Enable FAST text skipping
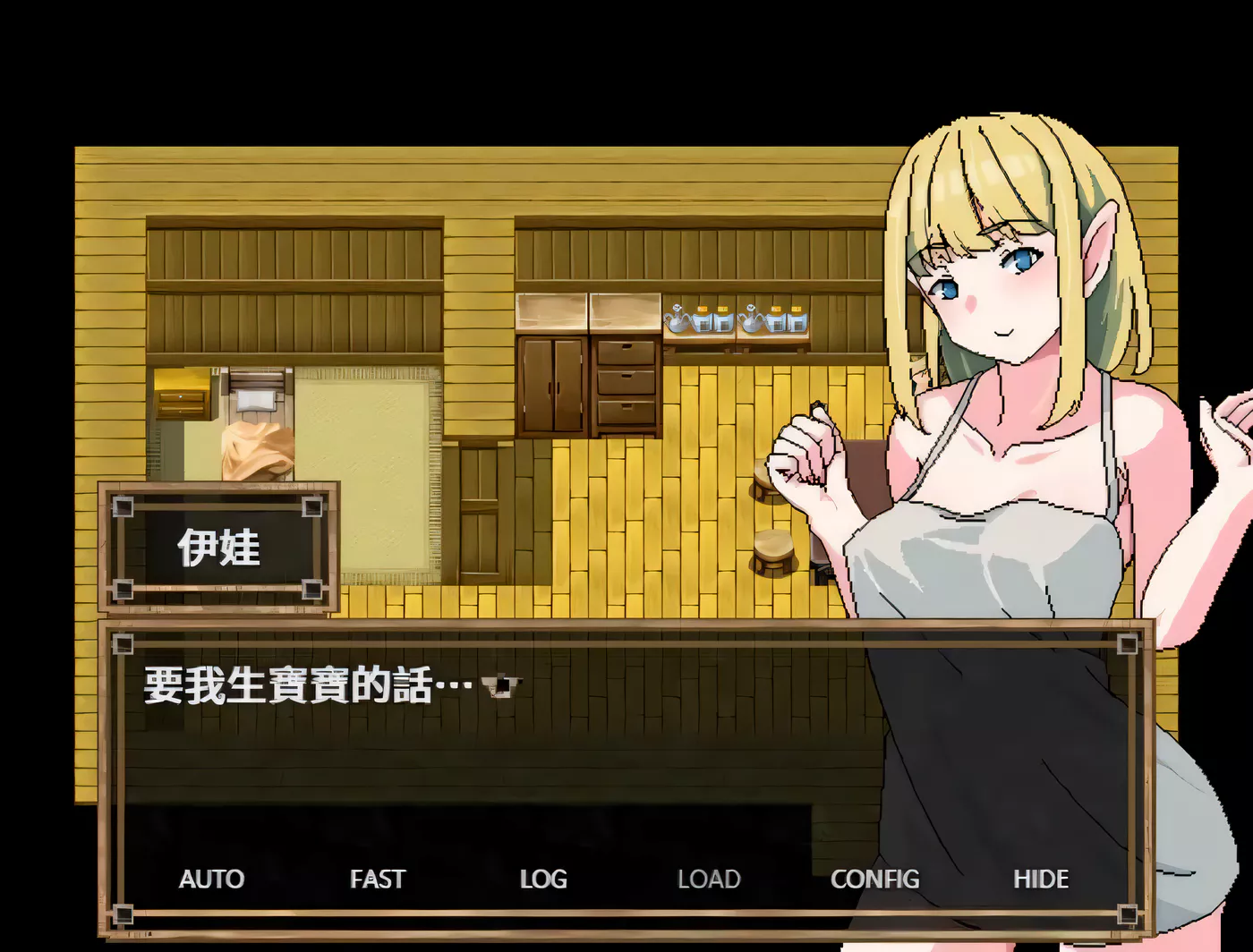Image resolution: width=1253 pixels, height=952 pixels. [377, 879]
